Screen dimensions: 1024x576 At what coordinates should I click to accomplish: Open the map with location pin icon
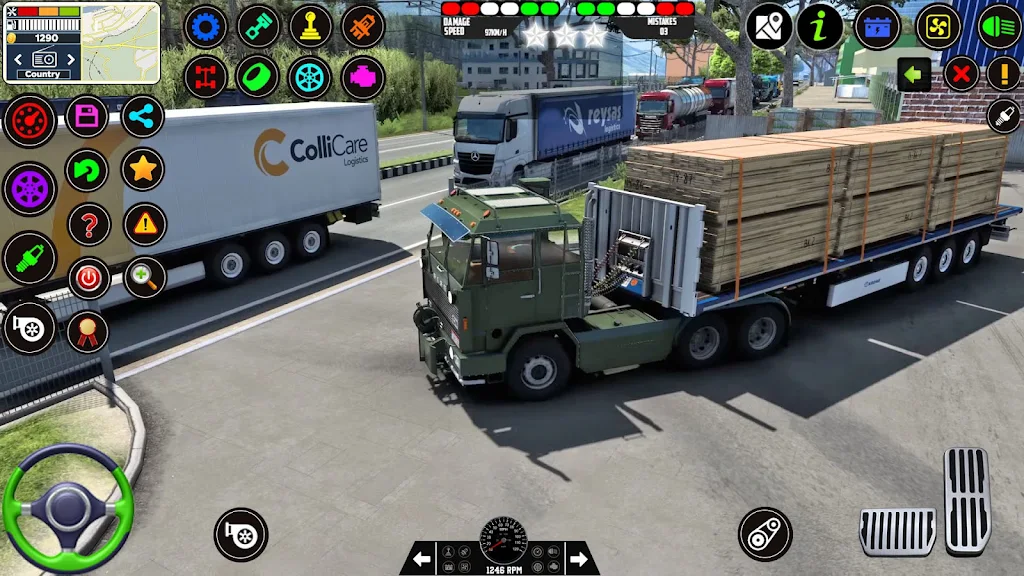769,27
